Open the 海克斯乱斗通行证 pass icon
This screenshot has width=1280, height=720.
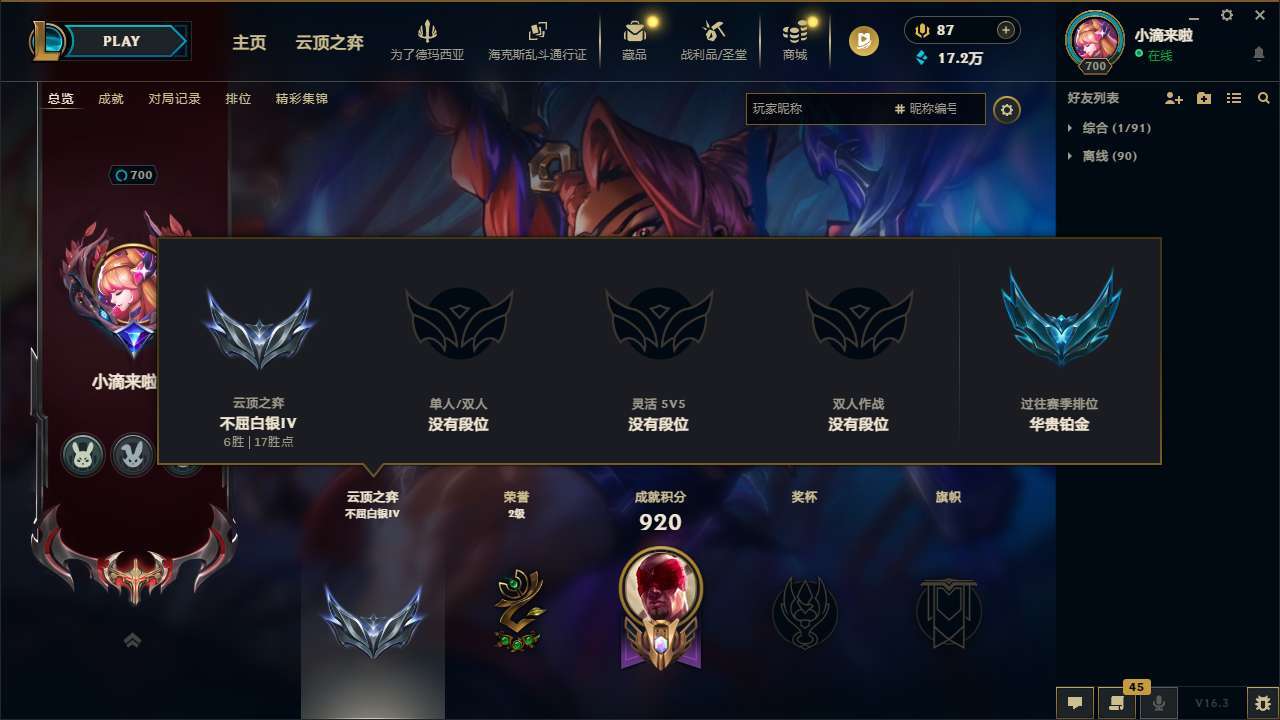point(537,41)
